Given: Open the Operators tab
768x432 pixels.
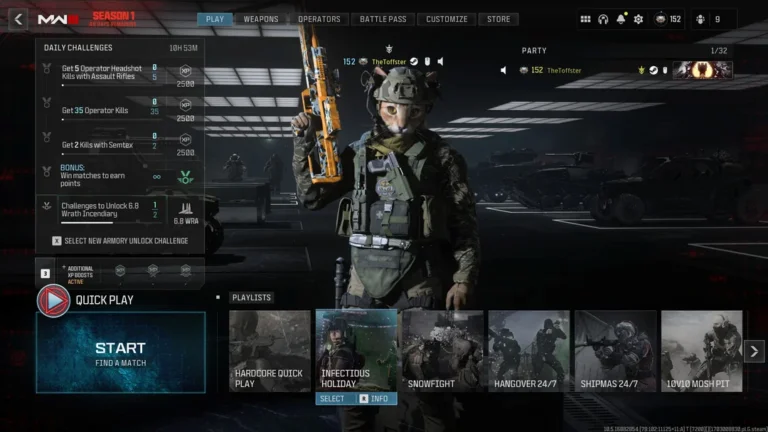Looking at the screenshot, I should point(318,19).
